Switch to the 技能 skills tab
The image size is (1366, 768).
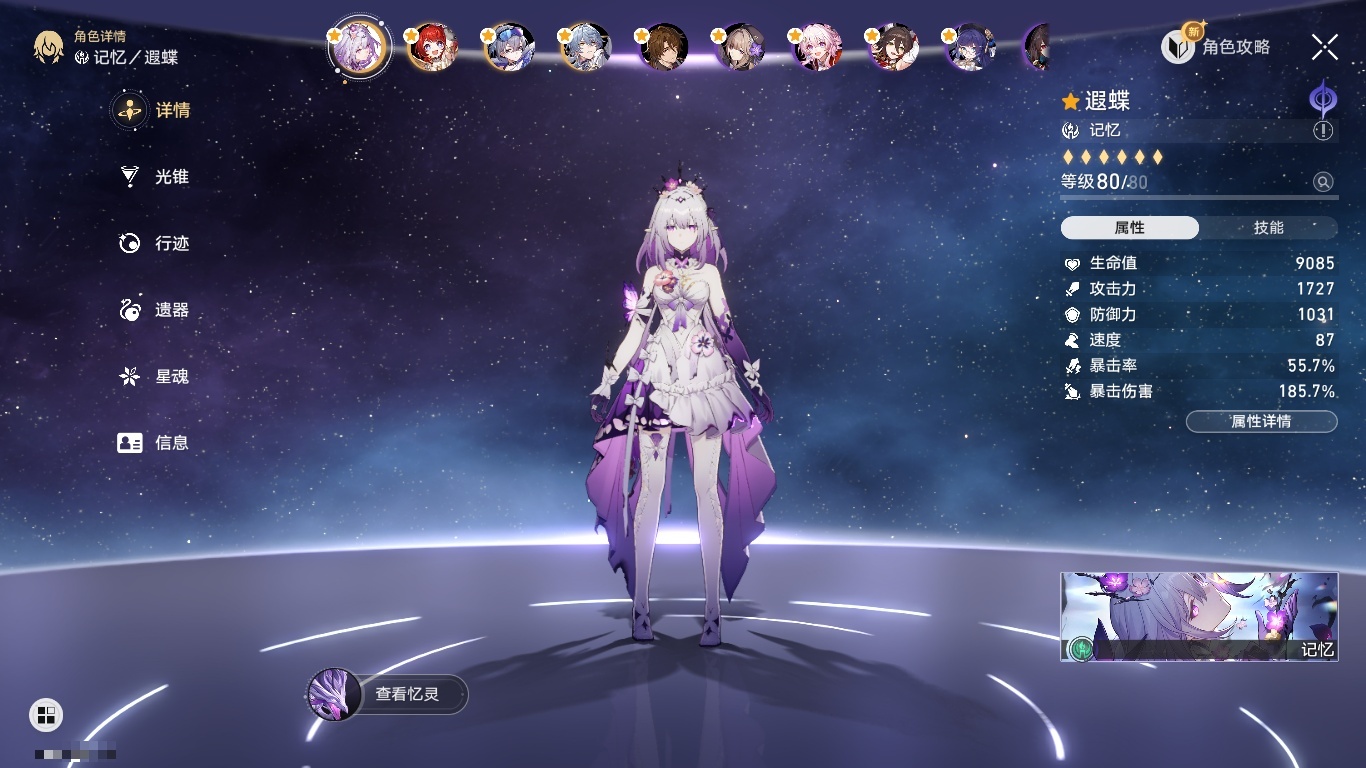[1268, 228]
